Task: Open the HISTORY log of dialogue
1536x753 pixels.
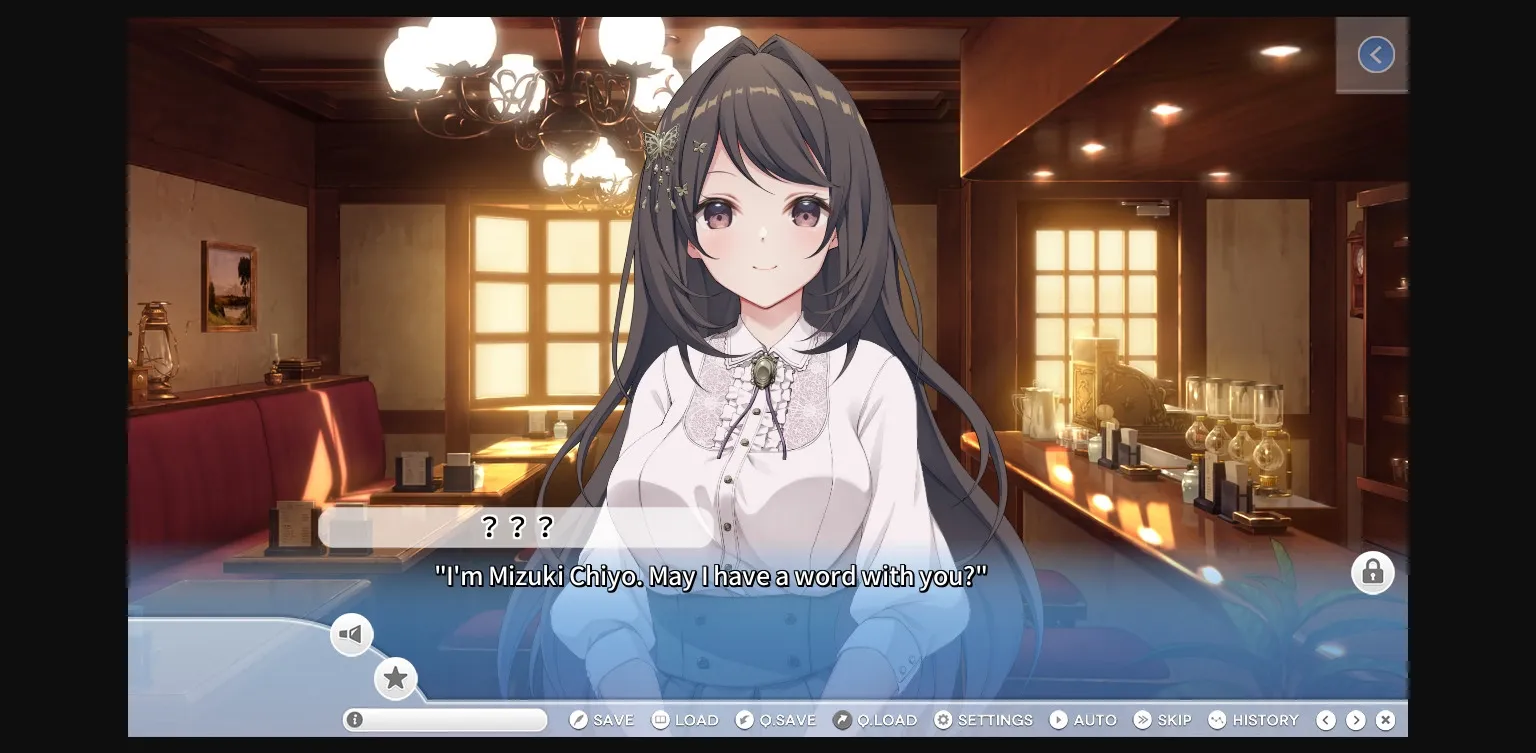Action: pos(1254,719)
